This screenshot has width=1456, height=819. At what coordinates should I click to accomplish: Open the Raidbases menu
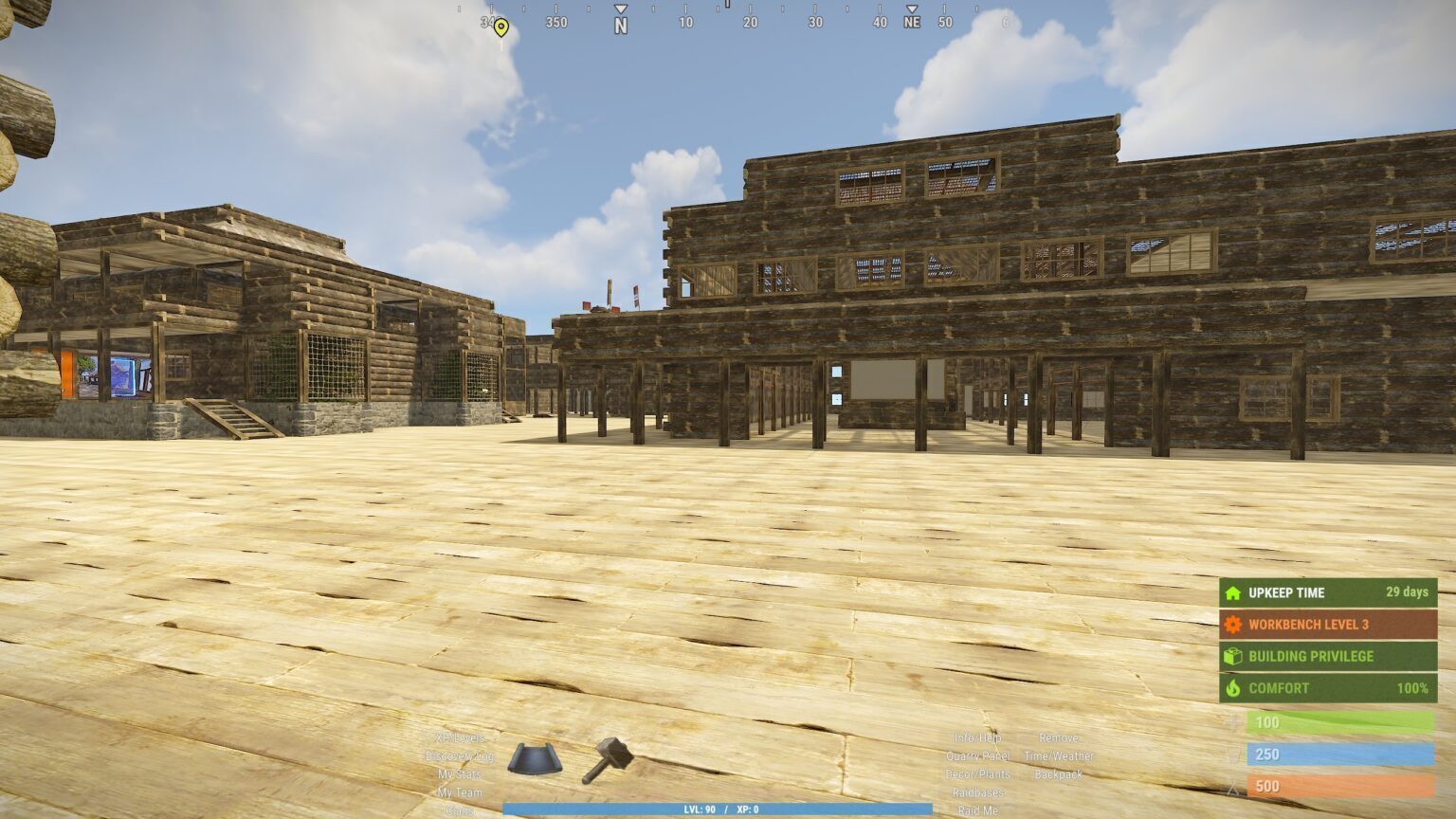977,792
